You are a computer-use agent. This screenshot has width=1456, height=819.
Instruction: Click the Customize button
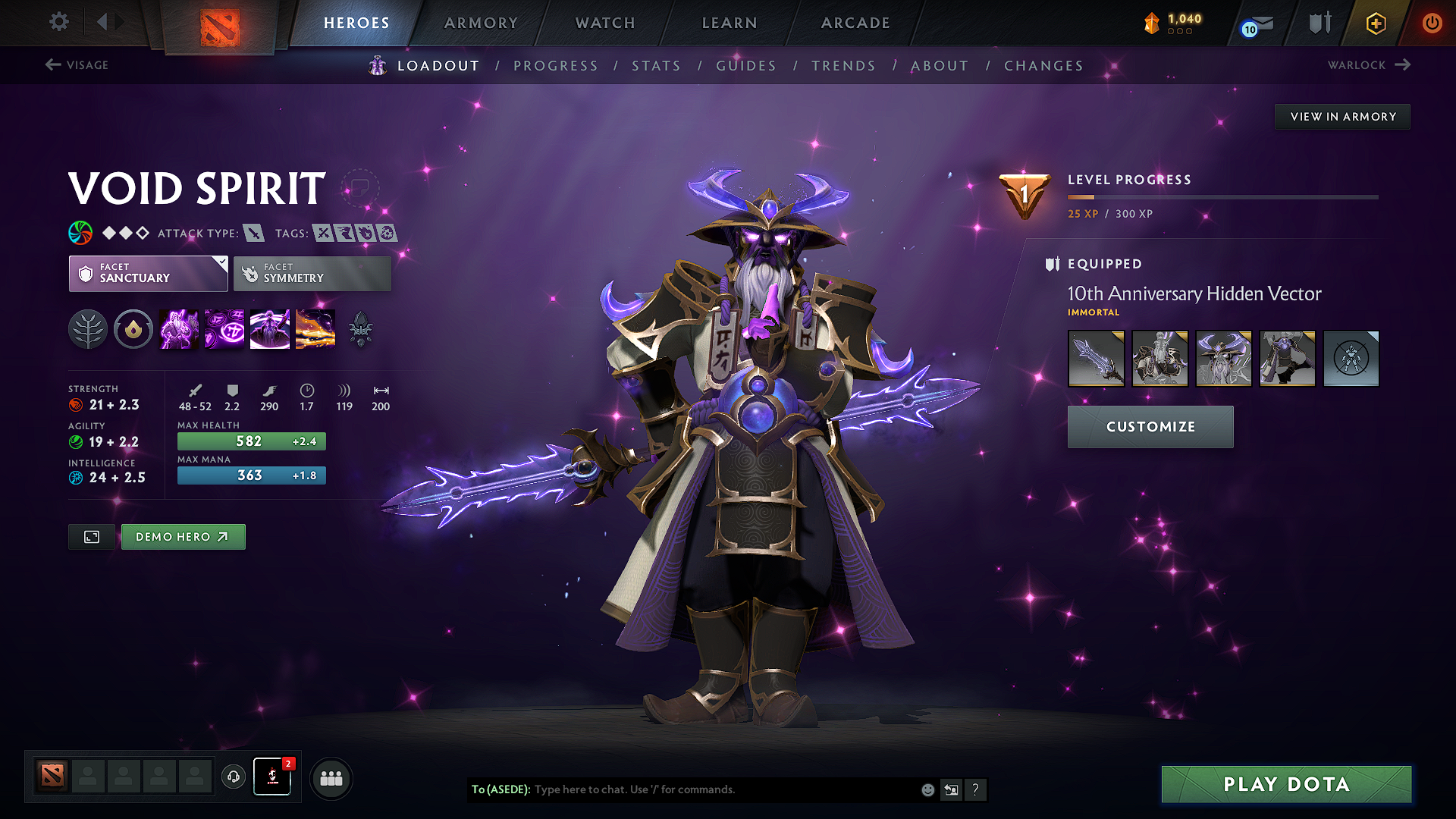point(1150,426)
